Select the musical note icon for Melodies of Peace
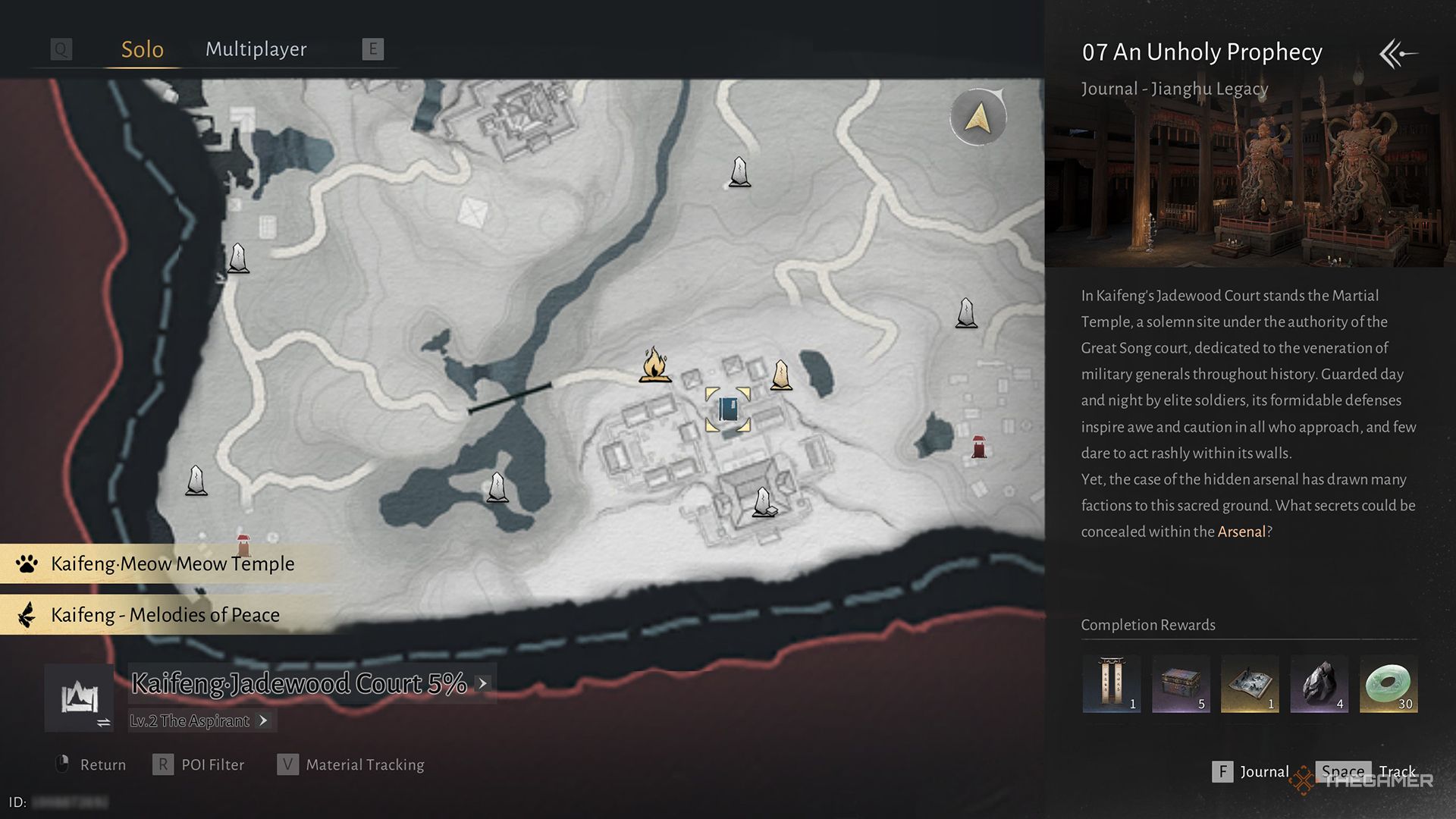 coord(25,615)
